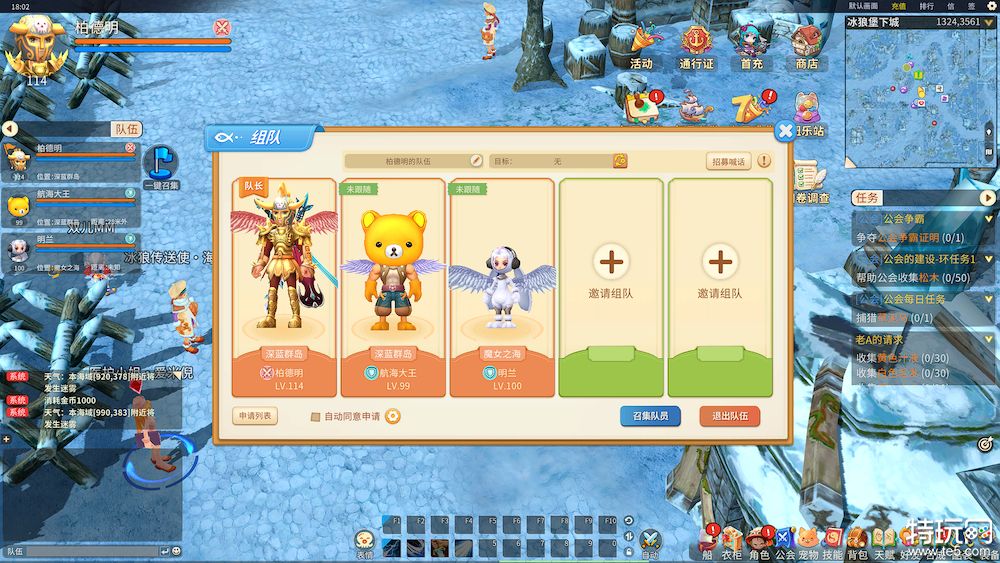This screenshot has height=563, width=1000.
Task: Toggle the 自动 auto-battle crossed swords icon
Action: click(x=650, y=541)
